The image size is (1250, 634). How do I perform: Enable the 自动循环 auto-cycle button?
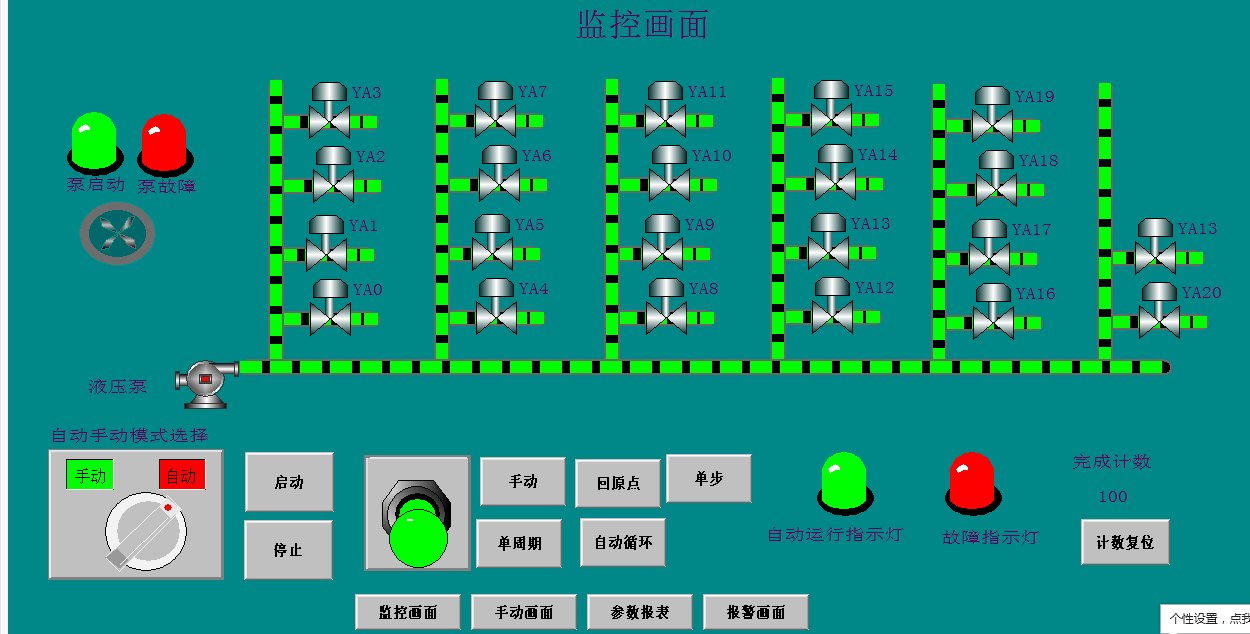(x=622, y=543)
